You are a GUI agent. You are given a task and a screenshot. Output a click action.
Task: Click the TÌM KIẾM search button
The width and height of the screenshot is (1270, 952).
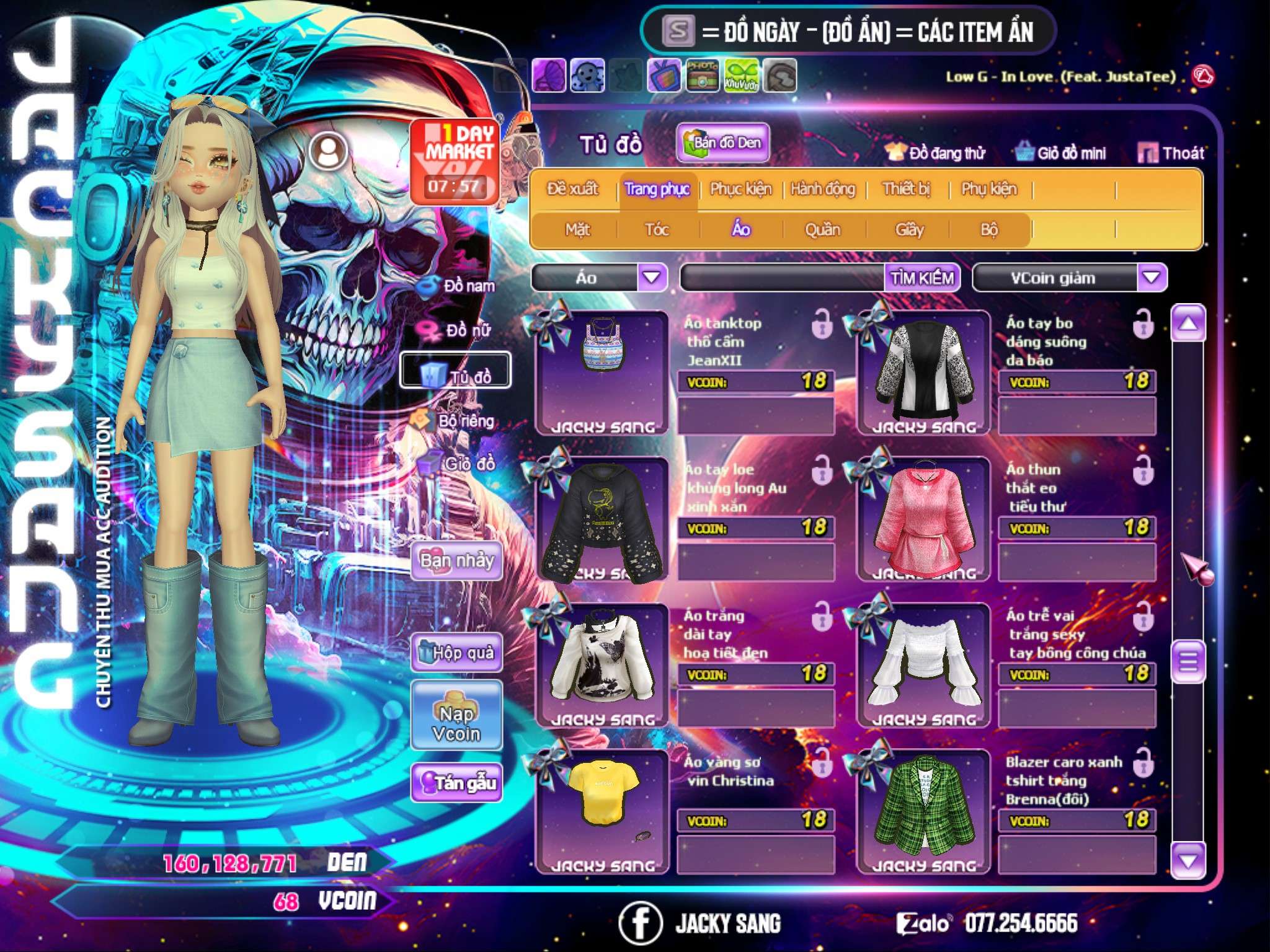point(922,278)
